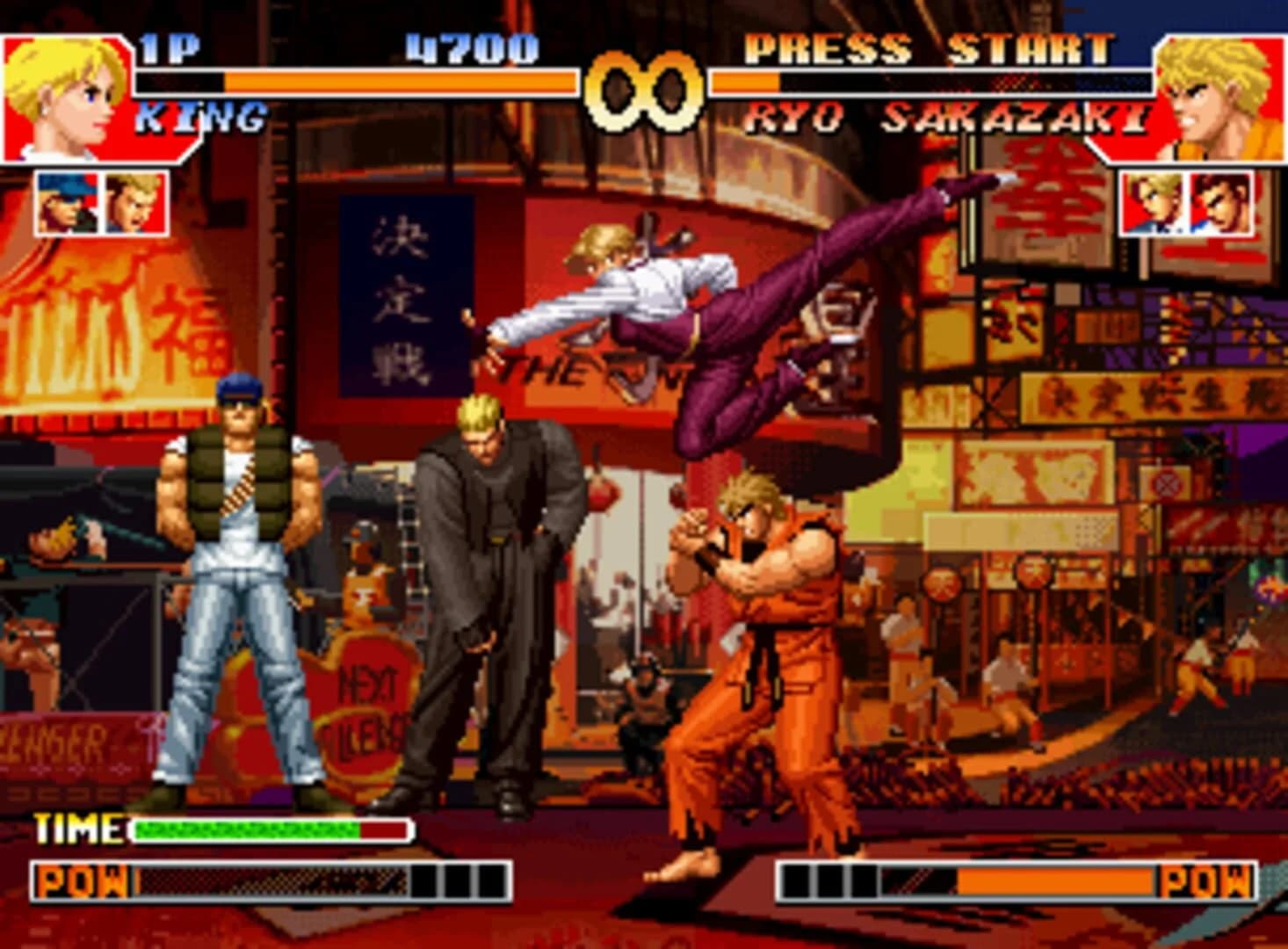Select King's portrait in the top left corner
The height and width of the screenshot is (949, 1288).
click(62, 97)
